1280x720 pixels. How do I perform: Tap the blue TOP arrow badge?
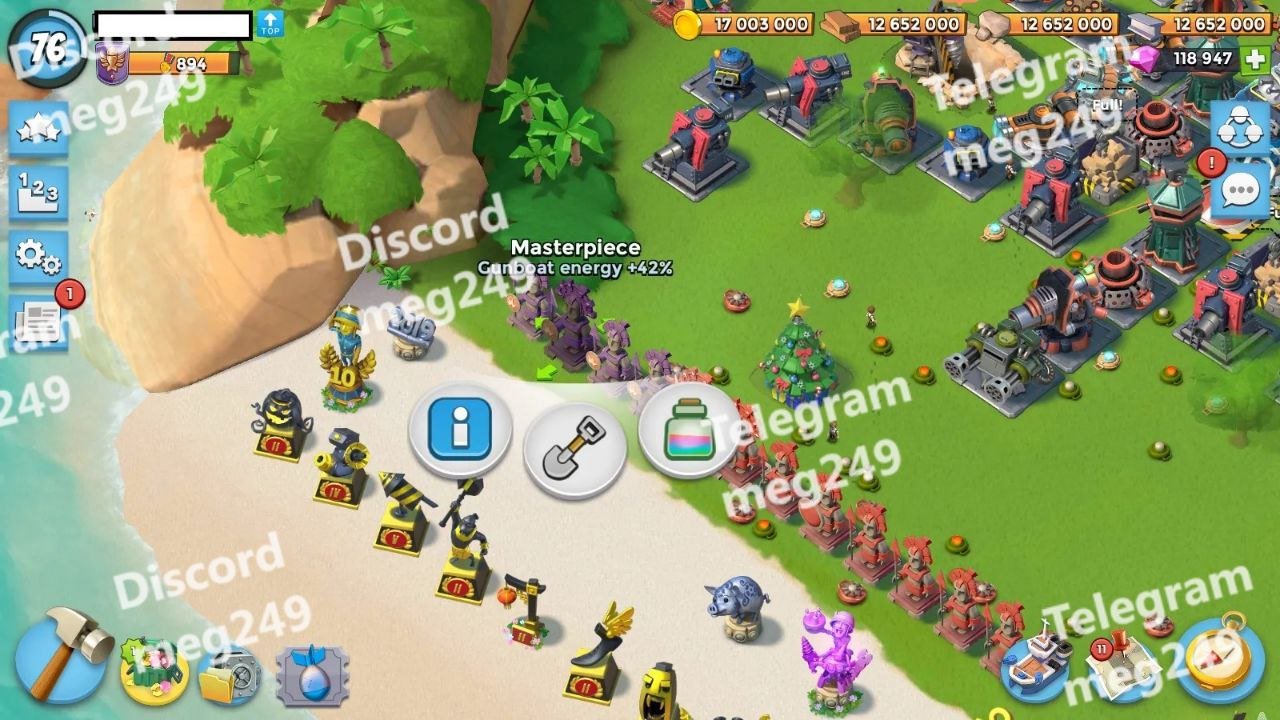(x=270, y=25)
